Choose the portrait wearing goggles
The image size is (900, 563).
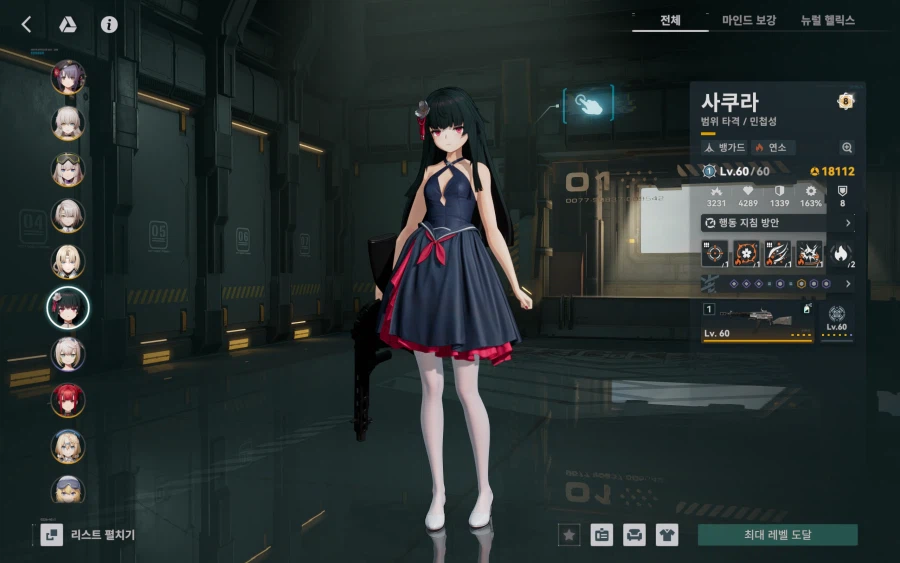[68, 169]
